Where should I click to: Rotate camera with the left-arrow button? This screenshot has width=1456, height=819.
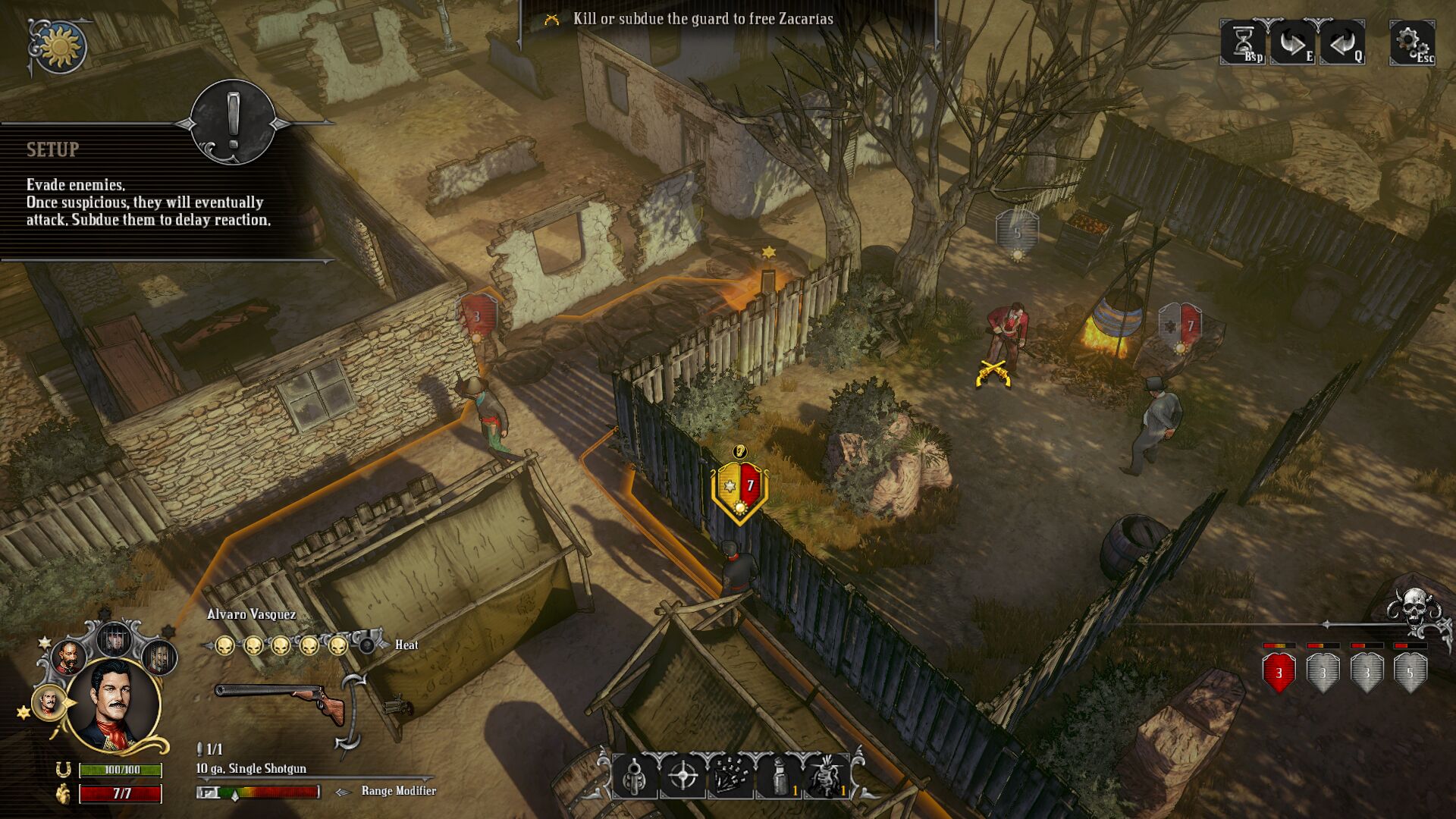[1341, 42]
